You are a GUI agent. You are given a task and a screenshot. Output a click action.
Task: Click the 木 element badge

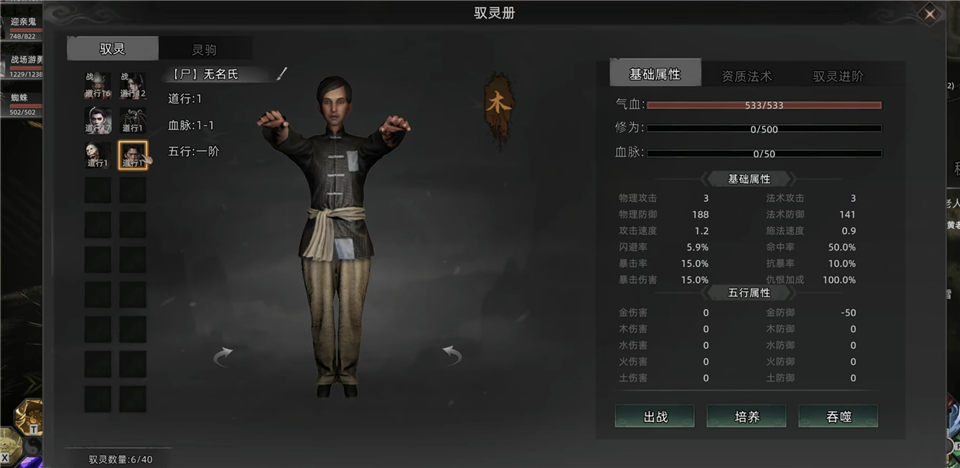496,102
